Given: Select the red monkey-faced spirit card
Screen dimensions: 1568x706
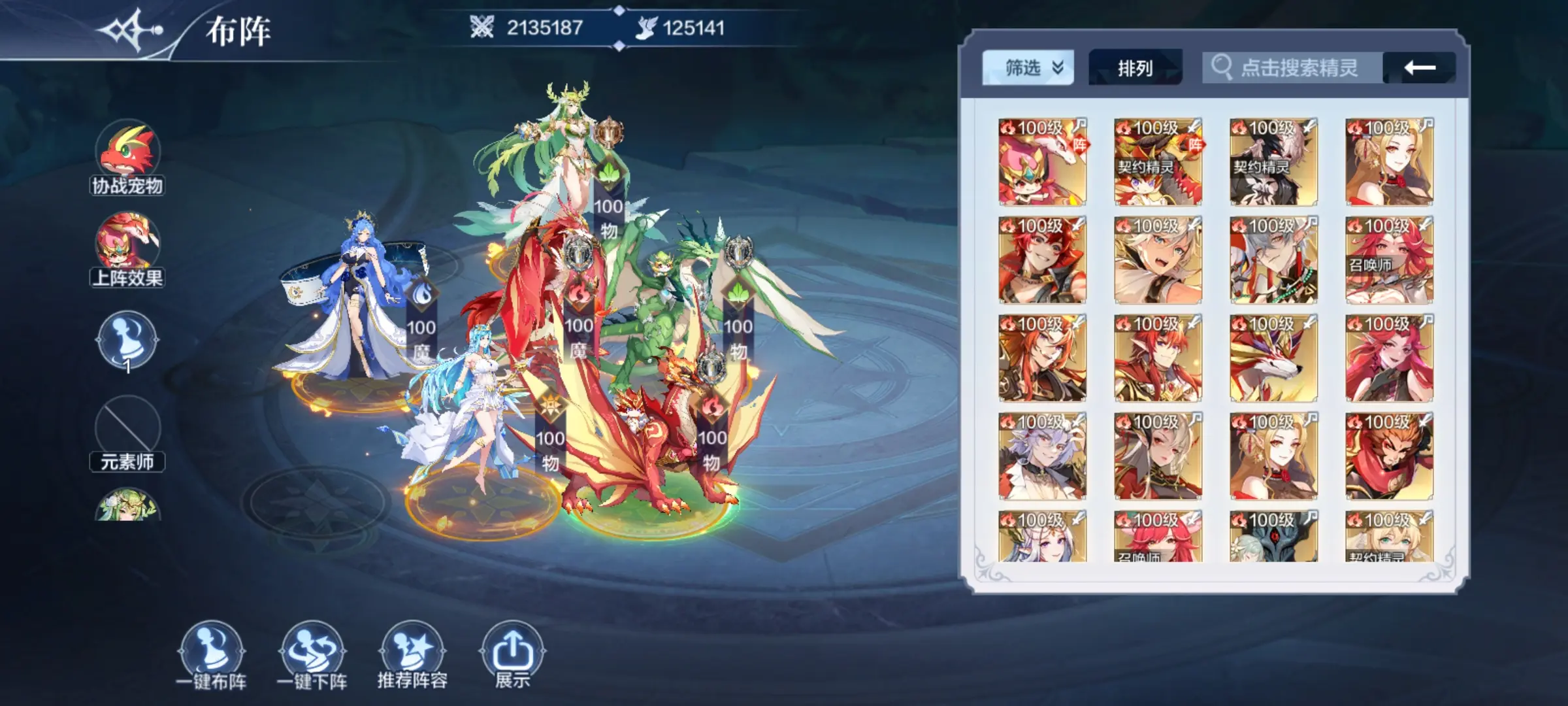Looking at the screenshot, I should coord(1389,456).
